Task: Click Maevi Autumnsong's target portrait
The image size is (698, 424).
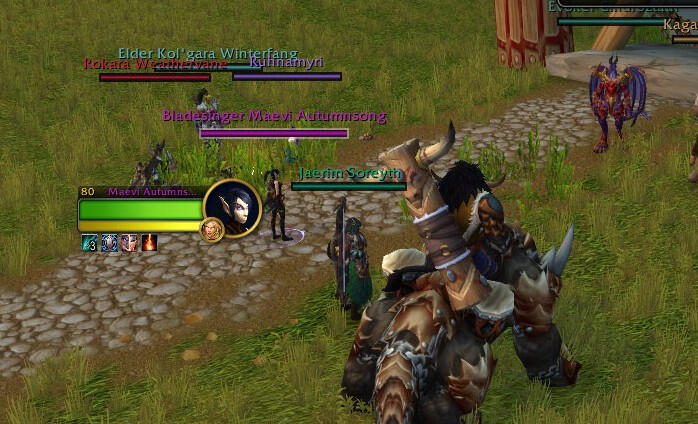Action: click(232, 208)
